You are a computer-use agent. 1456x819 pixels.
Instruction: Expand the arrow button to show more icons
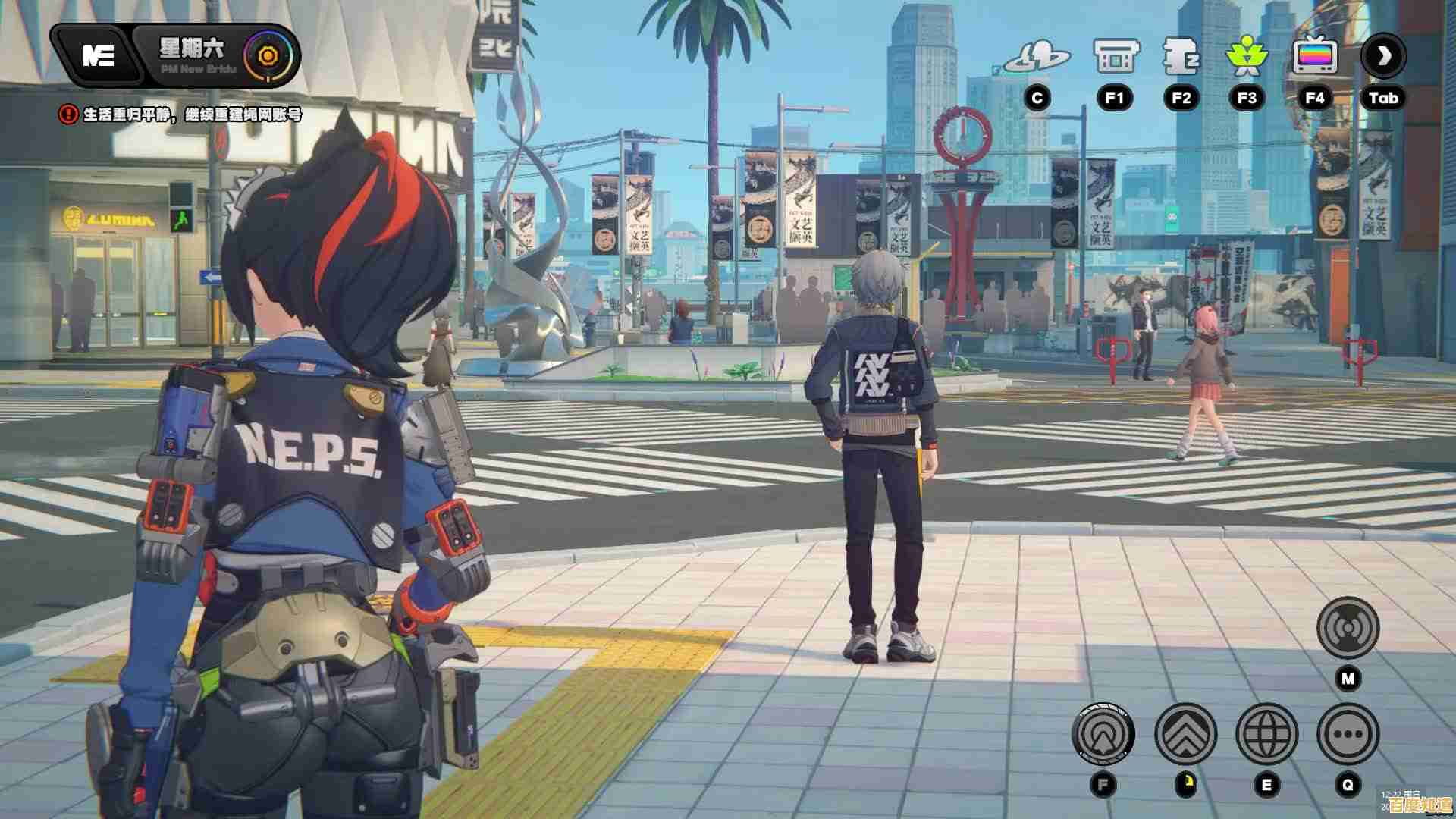(1384, 55)
